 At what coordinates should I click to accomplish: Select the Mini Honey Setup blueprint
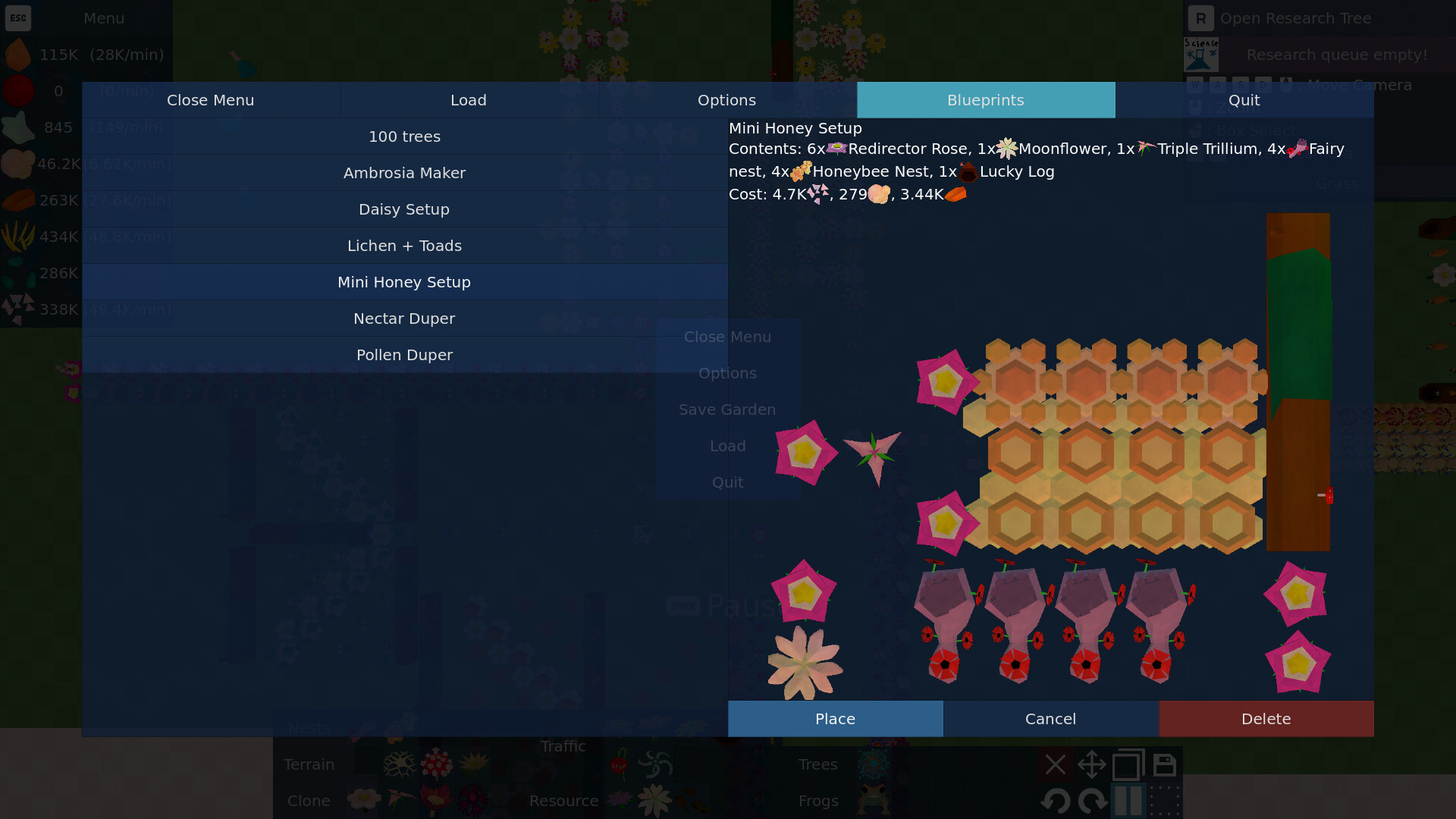click(404, 282)
